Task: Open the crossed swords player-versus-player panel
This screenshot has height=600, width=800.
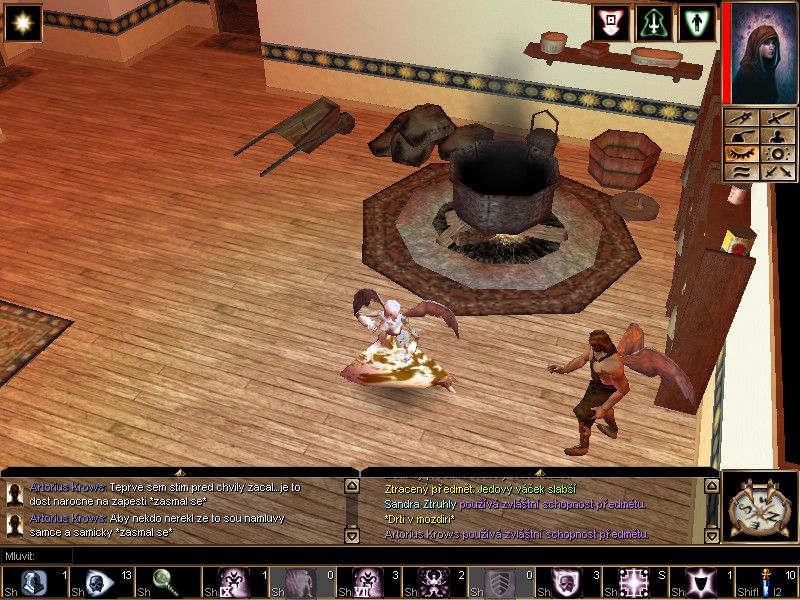Action: [x=776, y=172]
